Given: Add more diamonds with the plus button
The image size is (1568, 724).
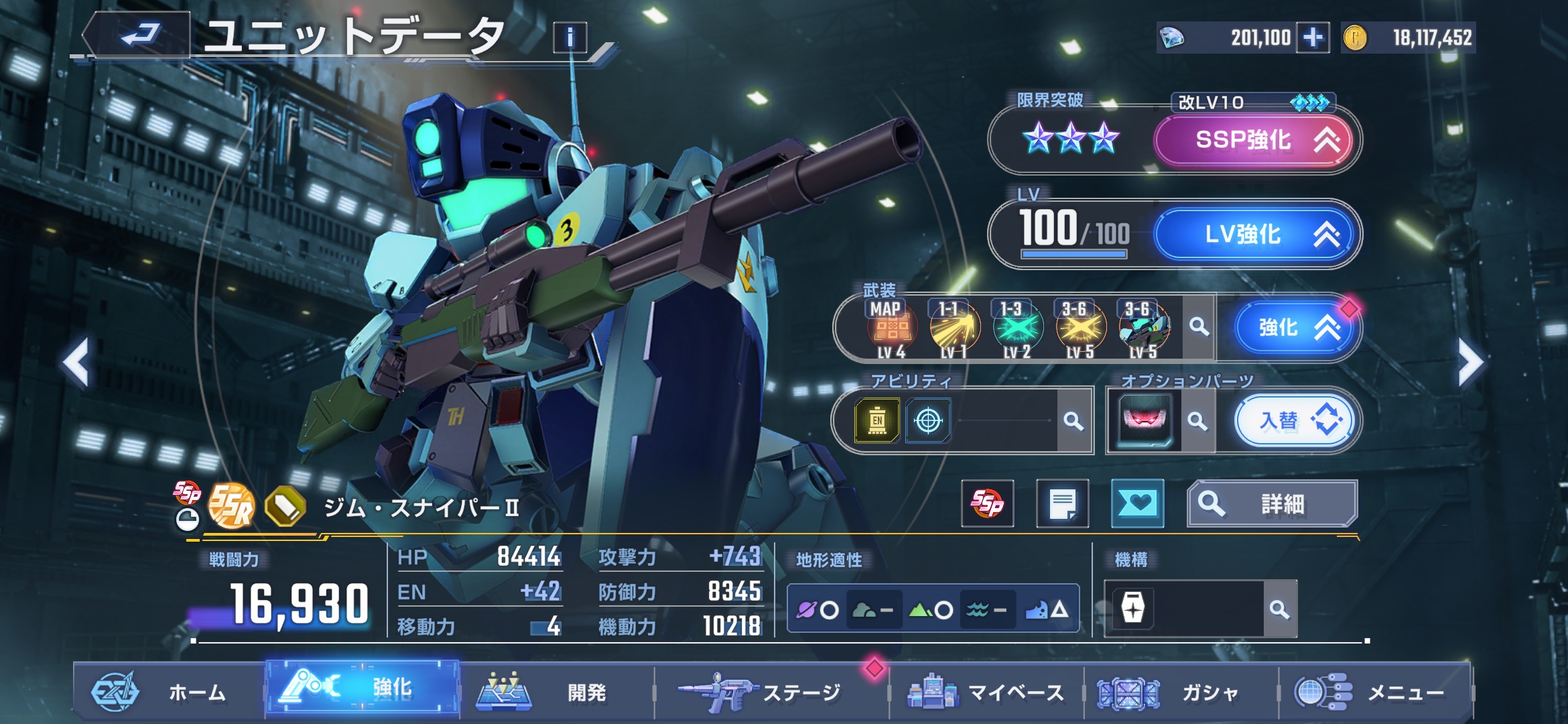Looking at the screenshot, I should pyautogui.click(x=1313, y=38).
